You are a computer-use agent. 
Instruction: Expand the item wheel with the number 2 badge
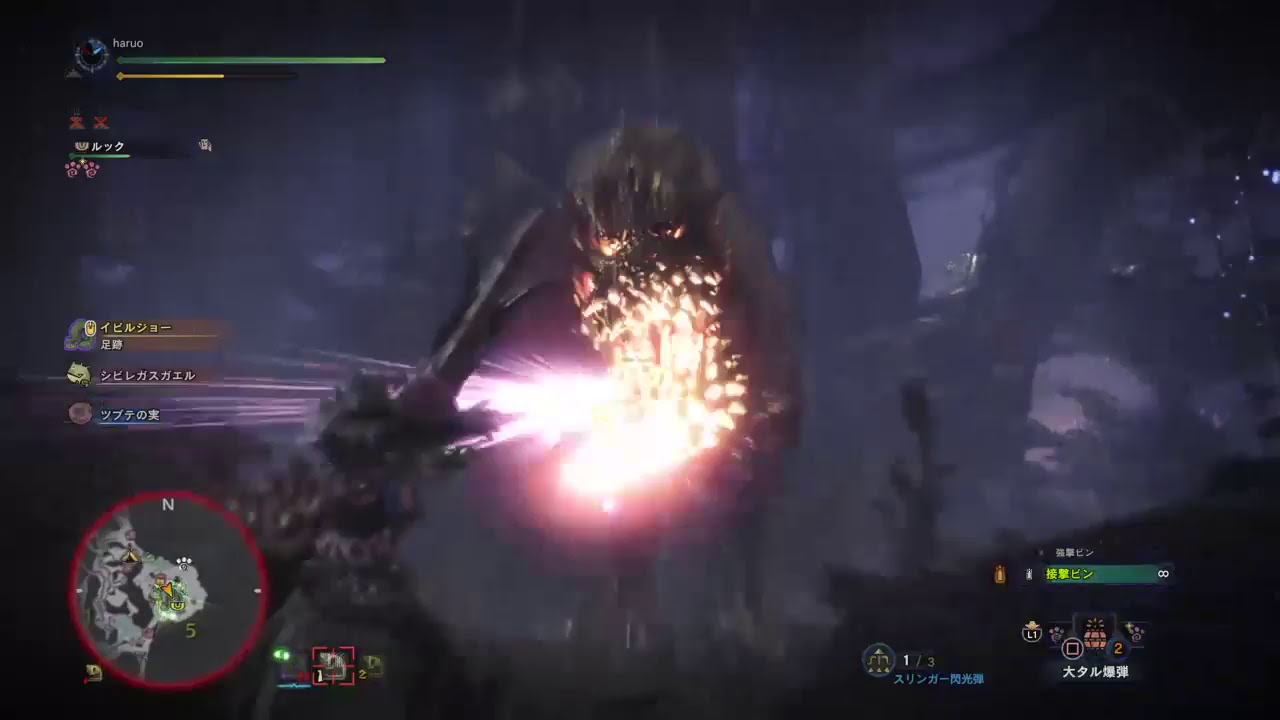pyautogui.click(x=1118, y=648)
